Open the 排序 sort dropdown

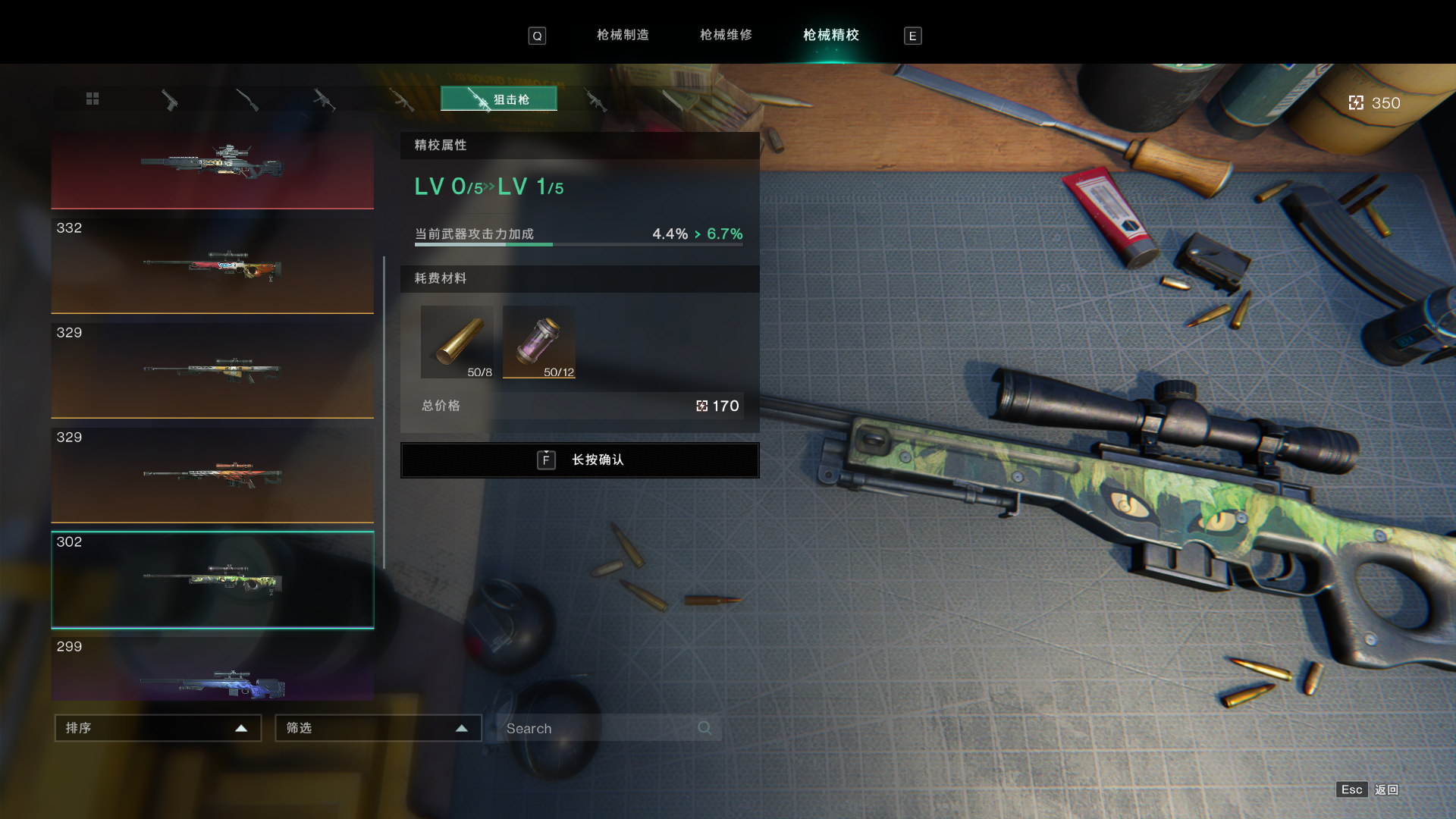[x=158, y=728]
